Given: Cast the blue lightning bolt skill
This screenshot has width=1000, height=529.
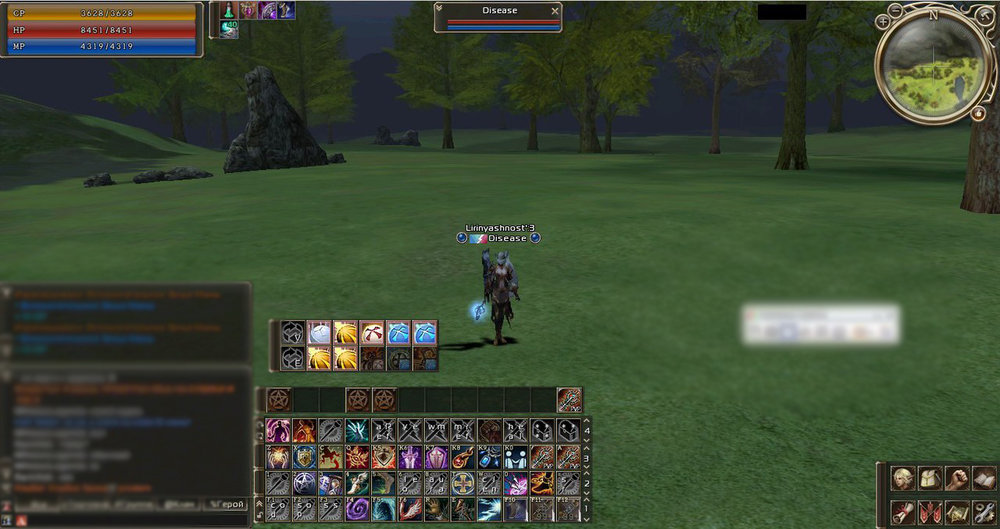Looking at the screenshot, I should point(488,510).
